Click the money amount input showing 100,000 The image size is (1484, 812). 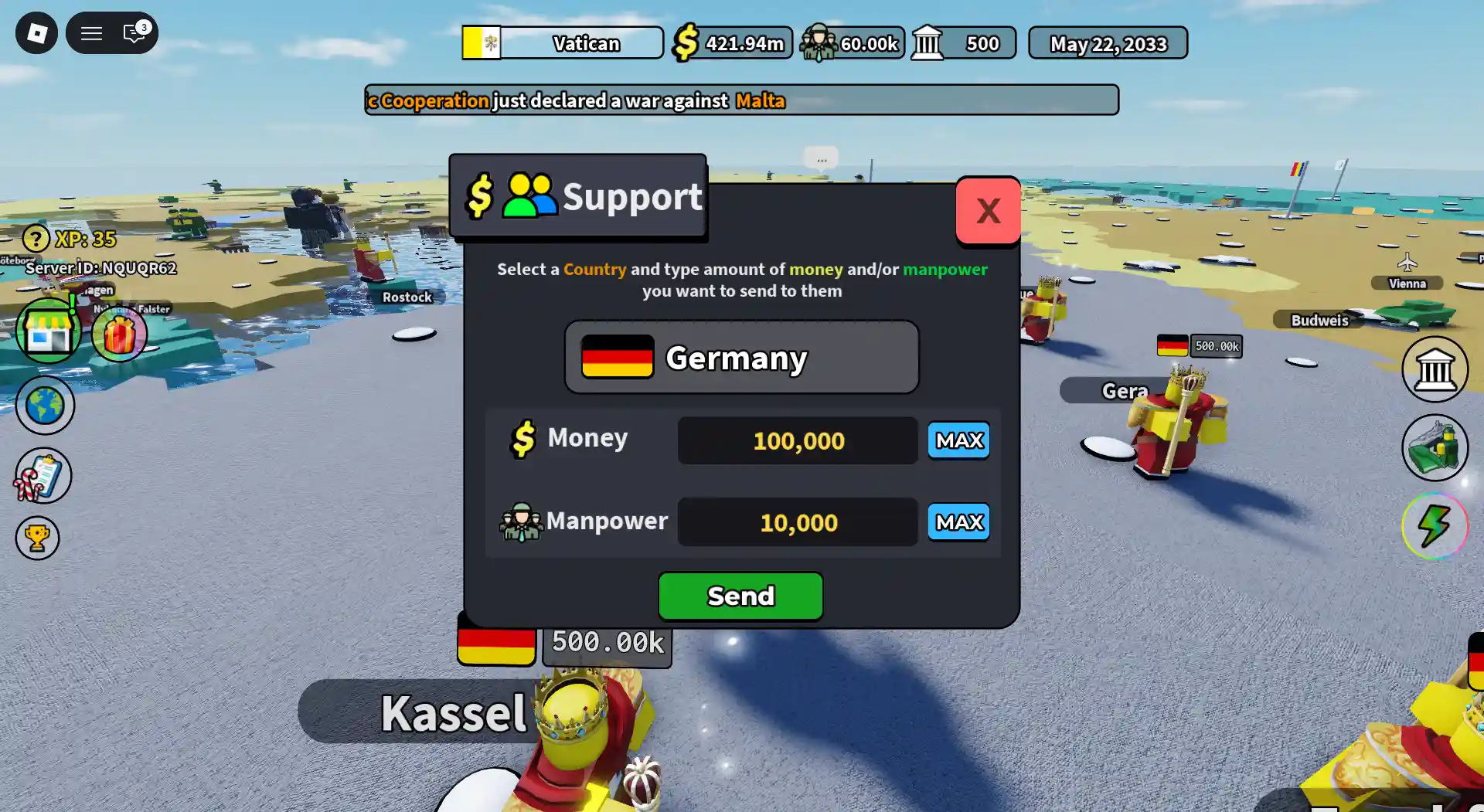pyautogui.click(x=797, y=440)
